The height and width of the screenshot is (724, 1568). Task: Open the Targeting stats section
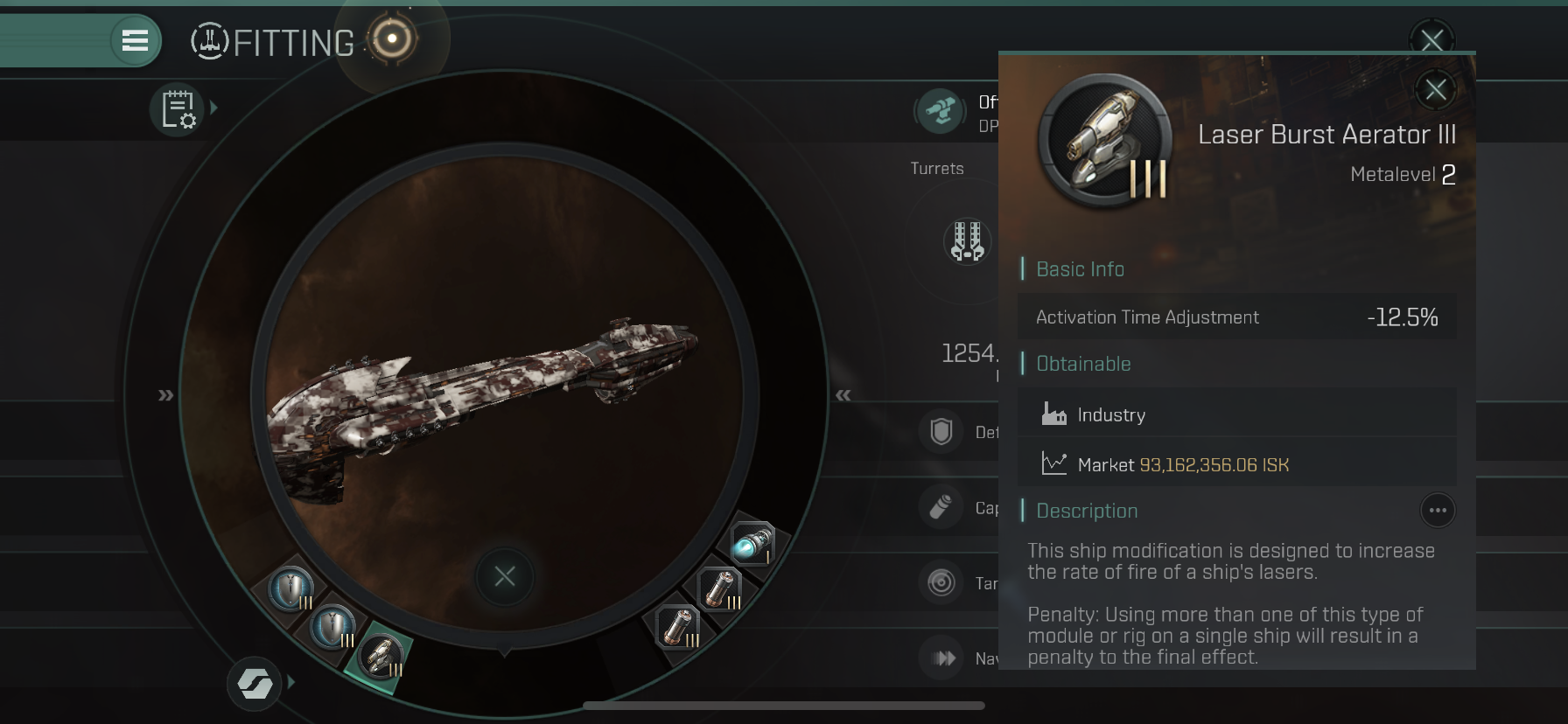[941, 582]
